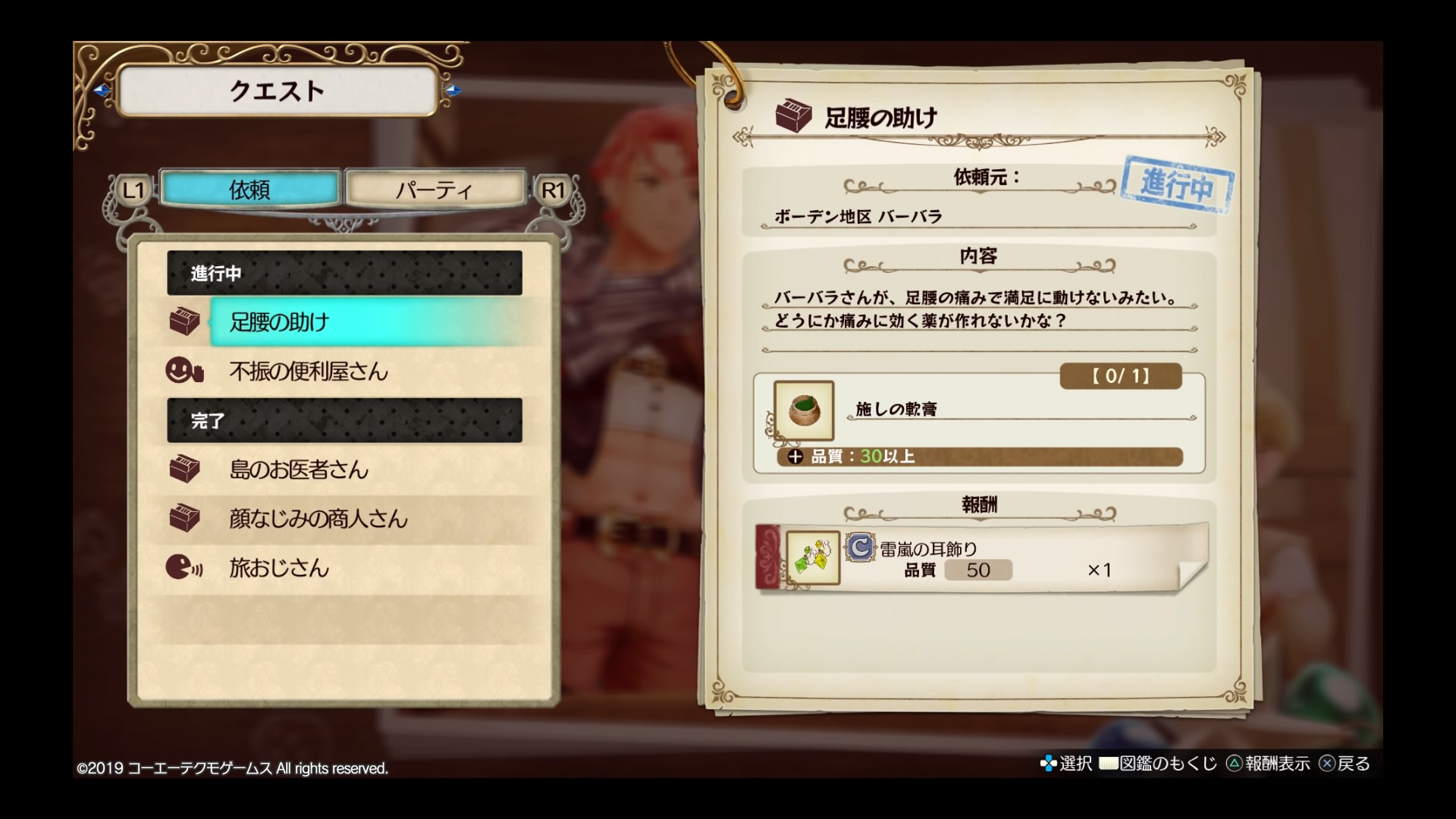Click the 施しの軟膏 required item icon
Screen dimensions: 1456x819
804,410
